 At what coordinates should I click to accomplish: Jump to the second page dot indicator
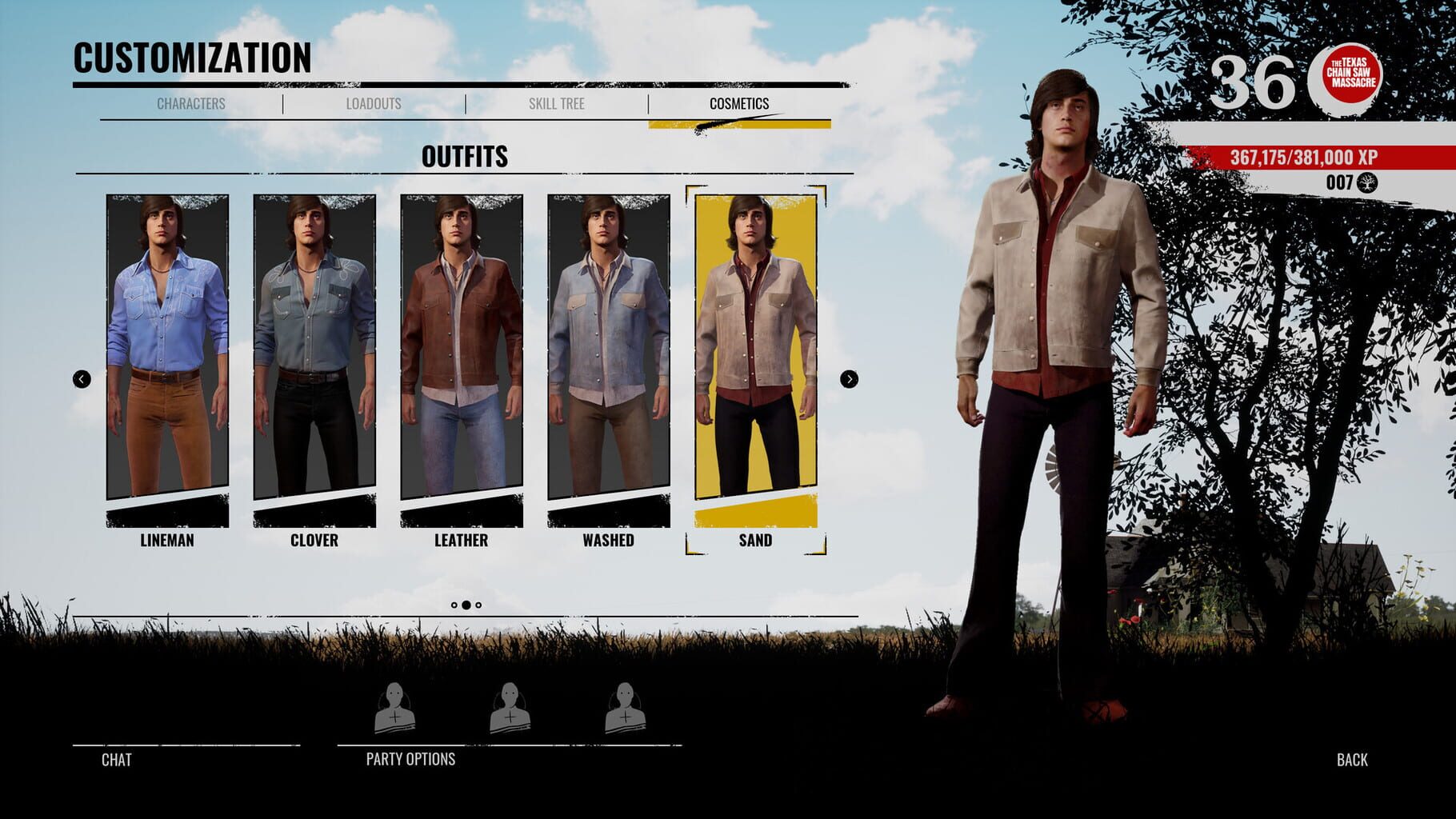click(466, 605)
